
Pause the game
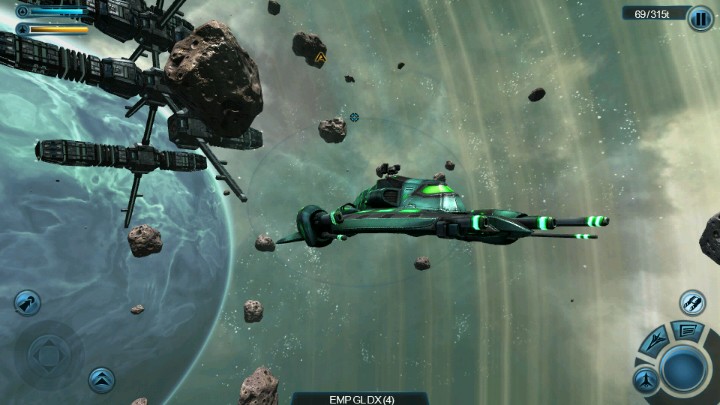(x=700, y=18)
